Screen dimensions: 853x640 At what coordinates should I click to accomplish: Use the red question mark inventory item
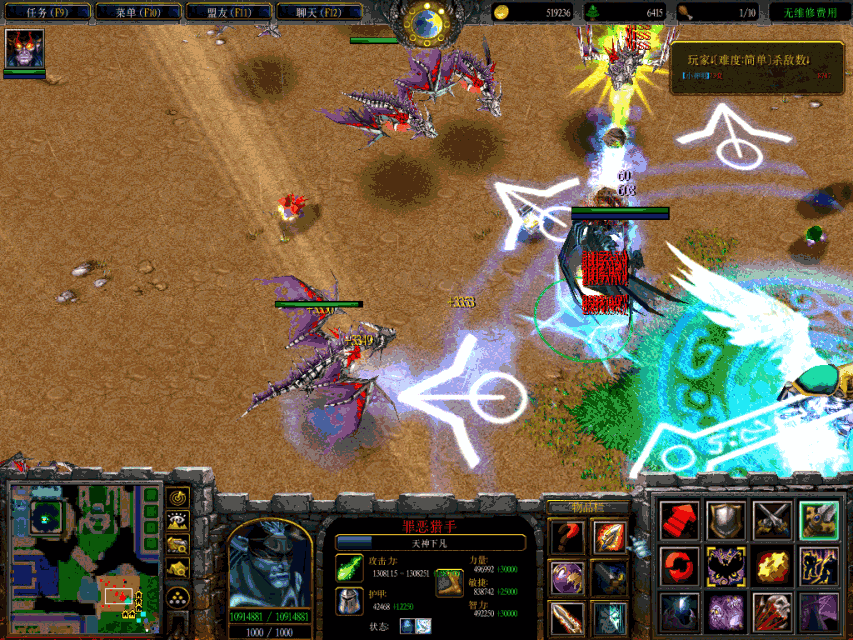point(567,538)
